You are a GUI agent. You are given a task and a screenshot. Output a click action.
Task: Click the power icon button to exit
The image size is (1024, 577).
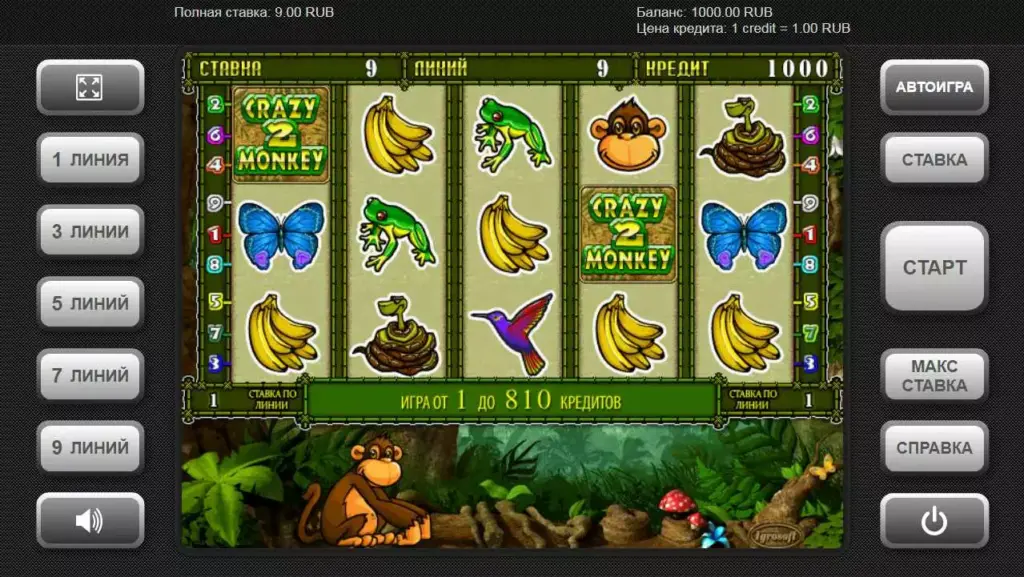click(x=934, y=520)
